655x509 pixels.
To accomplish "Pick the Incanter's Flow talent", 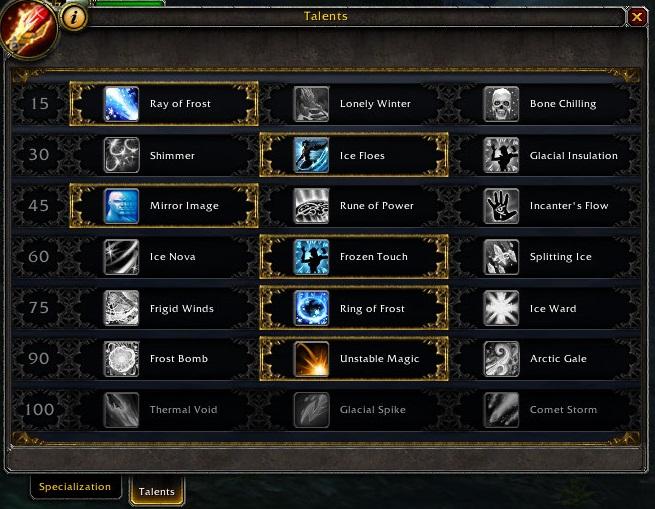I will [x=544, y=206].
